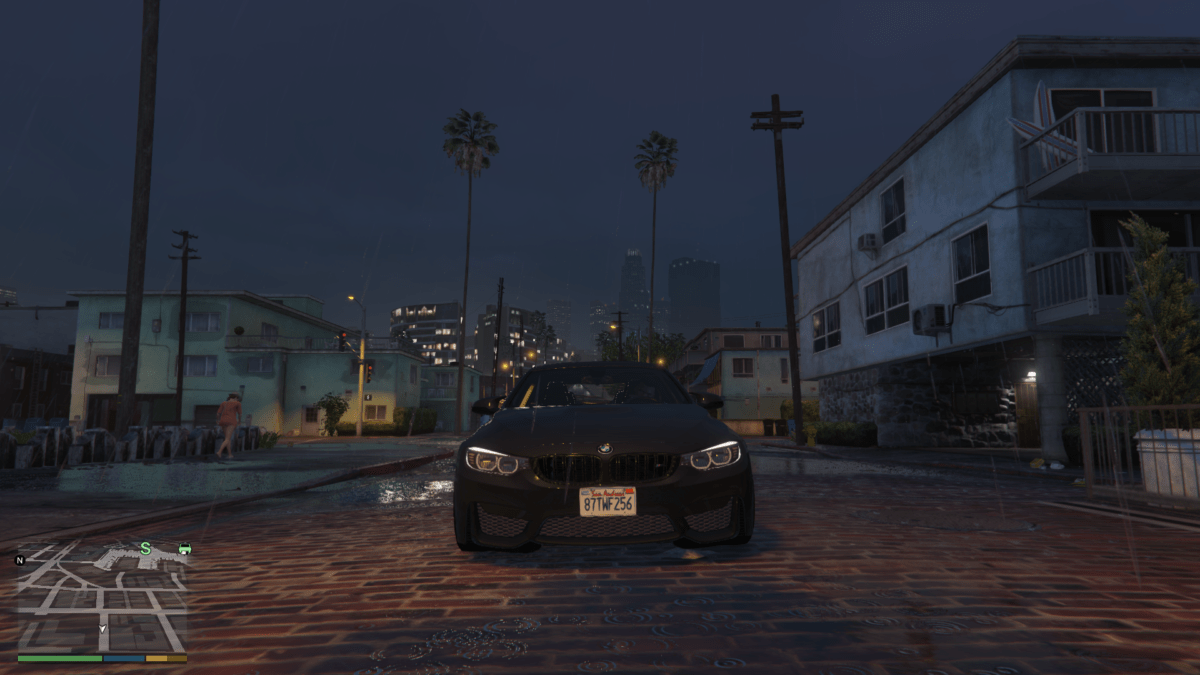Click the north compass N indicator
The height and width of the screenshot is (675, 1200).
point(20,560)
